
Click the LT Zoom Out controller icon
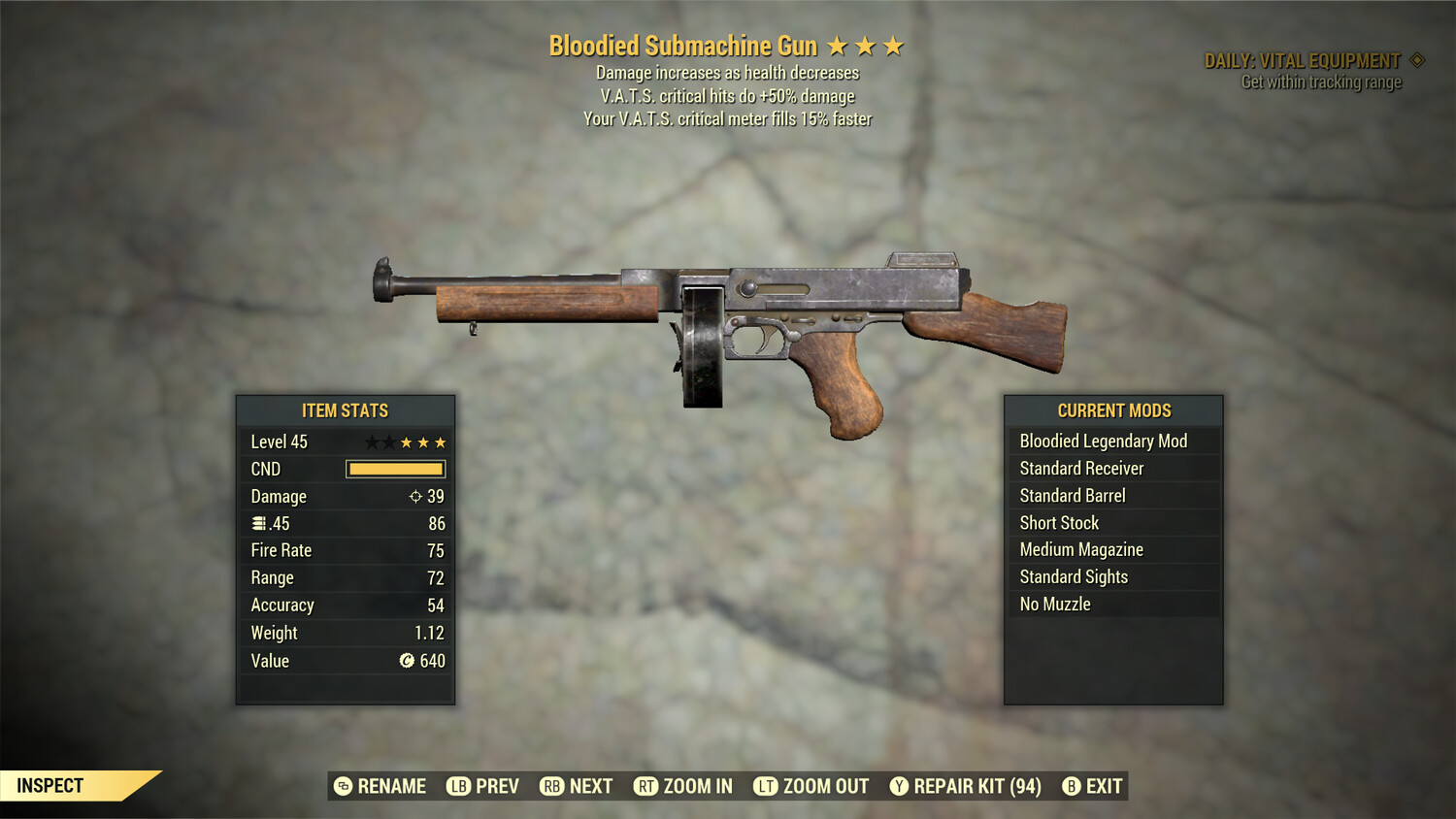point(766,786)
